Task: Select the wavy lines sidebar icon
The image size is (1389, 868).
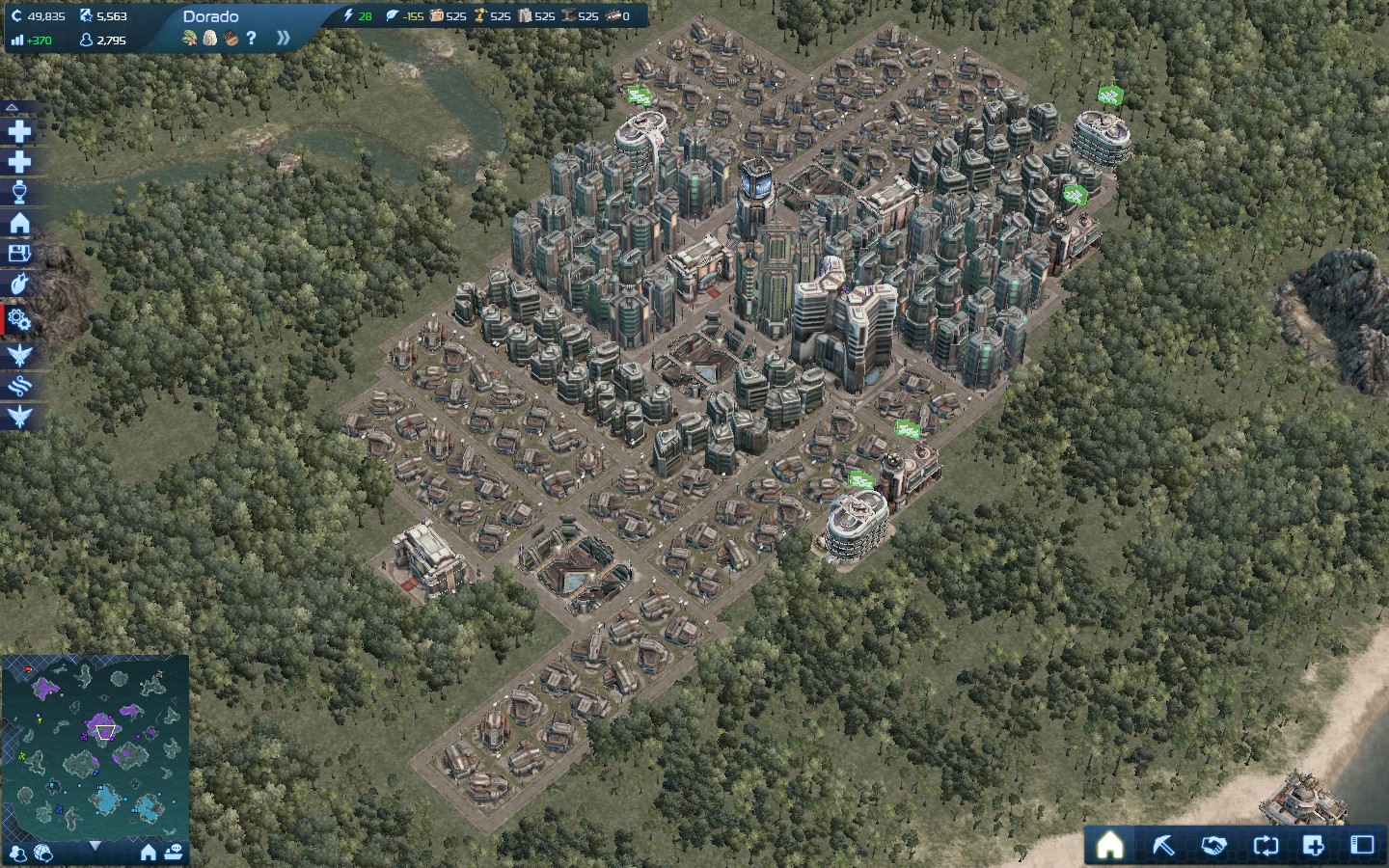Action: tap(19, 387)
